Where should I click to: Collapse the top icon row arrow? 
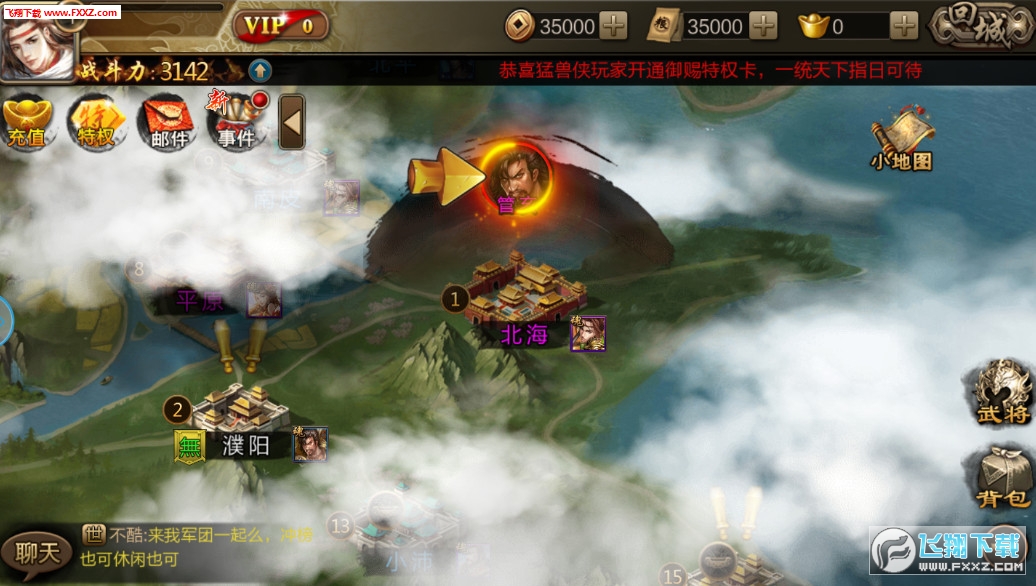click(291, 122)
